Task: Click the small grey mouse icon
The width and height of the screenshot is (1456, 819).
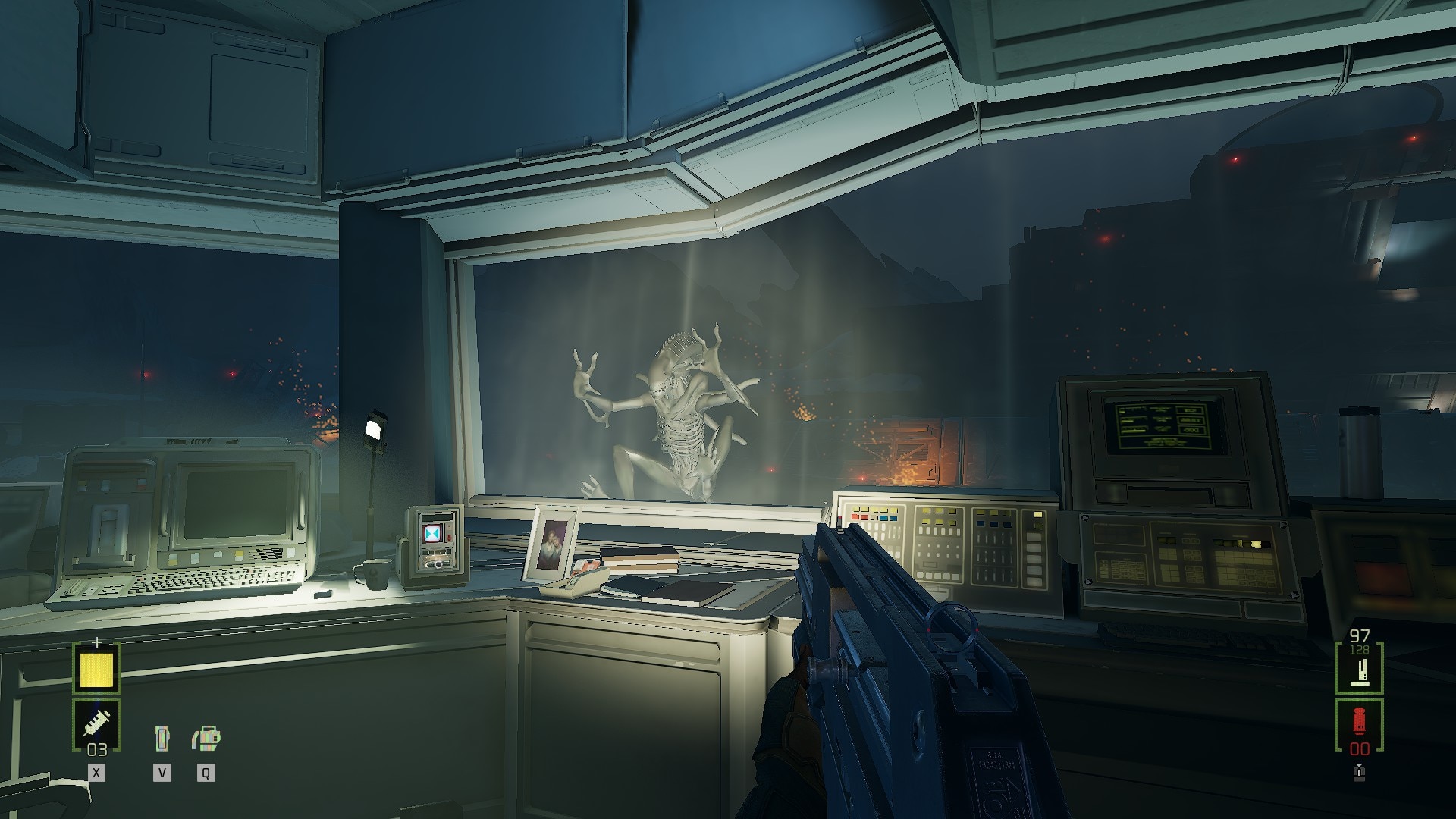Action: point(1359,773)
